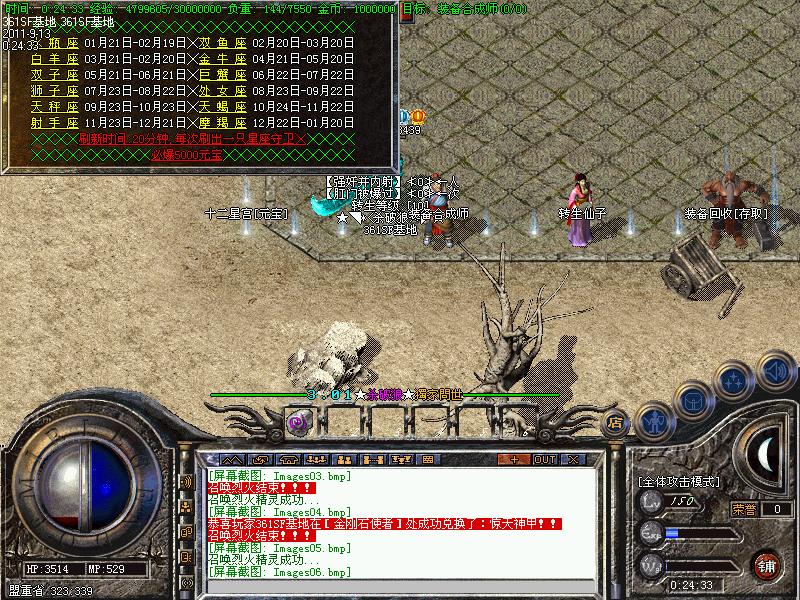The height and width of the screenshot is (600, 800).
Task: Open the skills sparkle icon
Action: pos(734,381)
